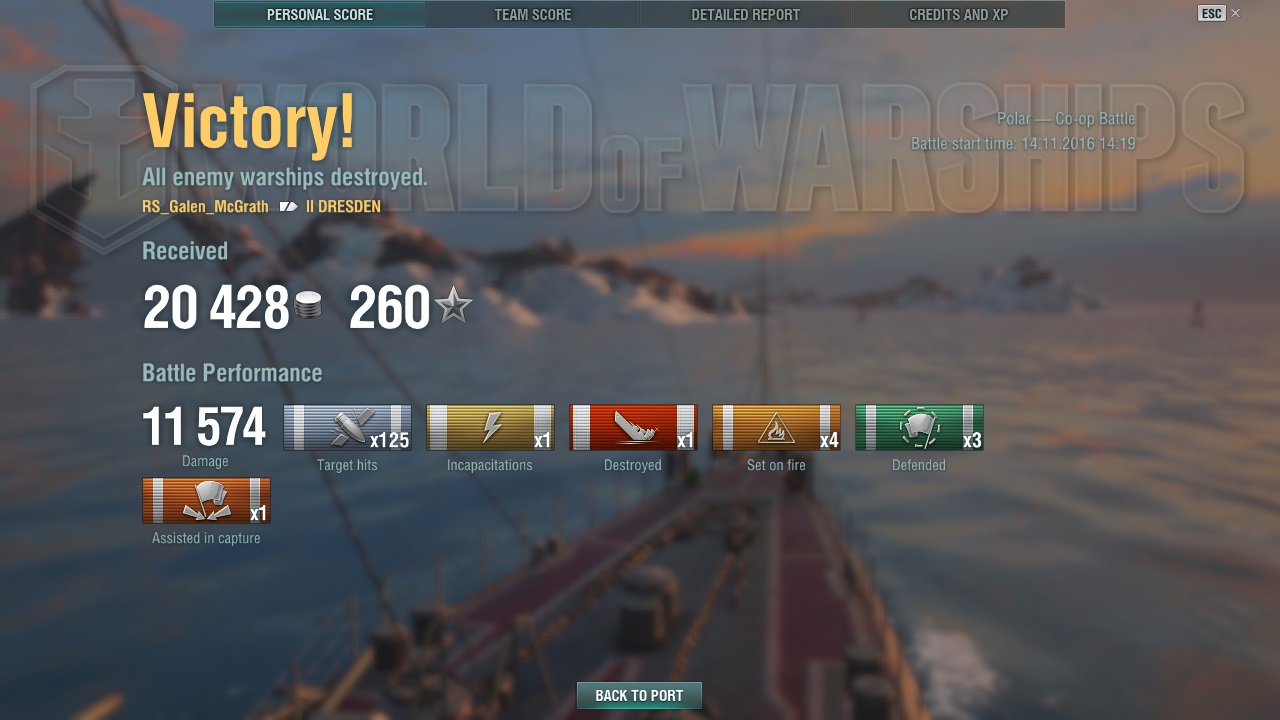Show the Detailed Report tab

746,15
